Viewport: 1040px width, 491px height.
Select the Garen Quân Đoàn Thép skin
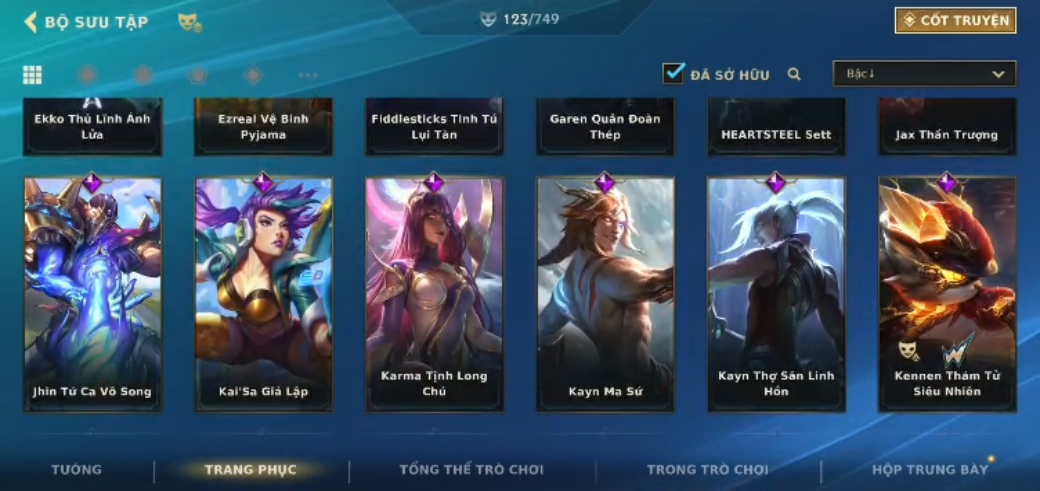click(605, 127)
